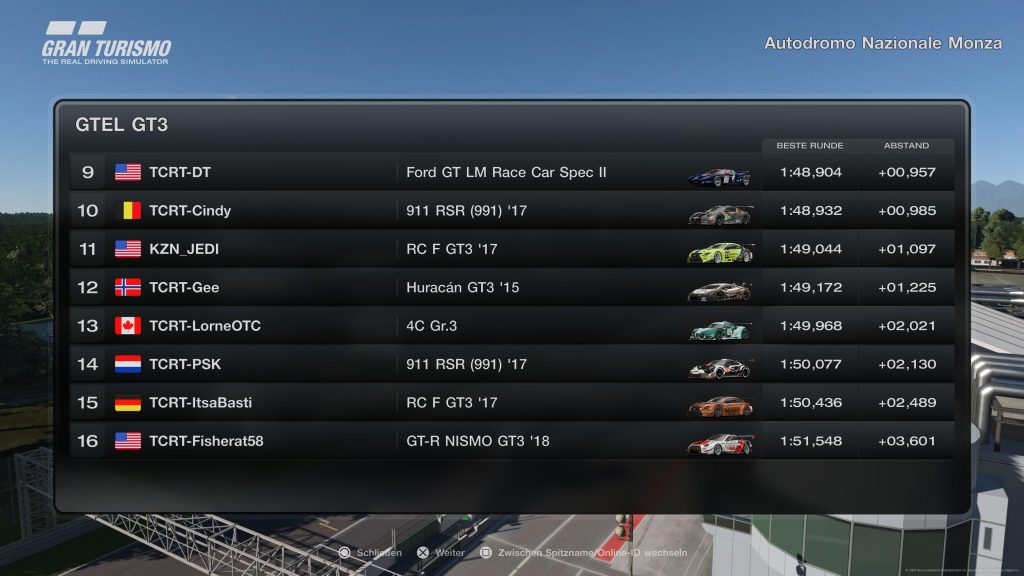Choose TCRT-Fisherat58's GT-R NISMO row

tap(510, 441)
